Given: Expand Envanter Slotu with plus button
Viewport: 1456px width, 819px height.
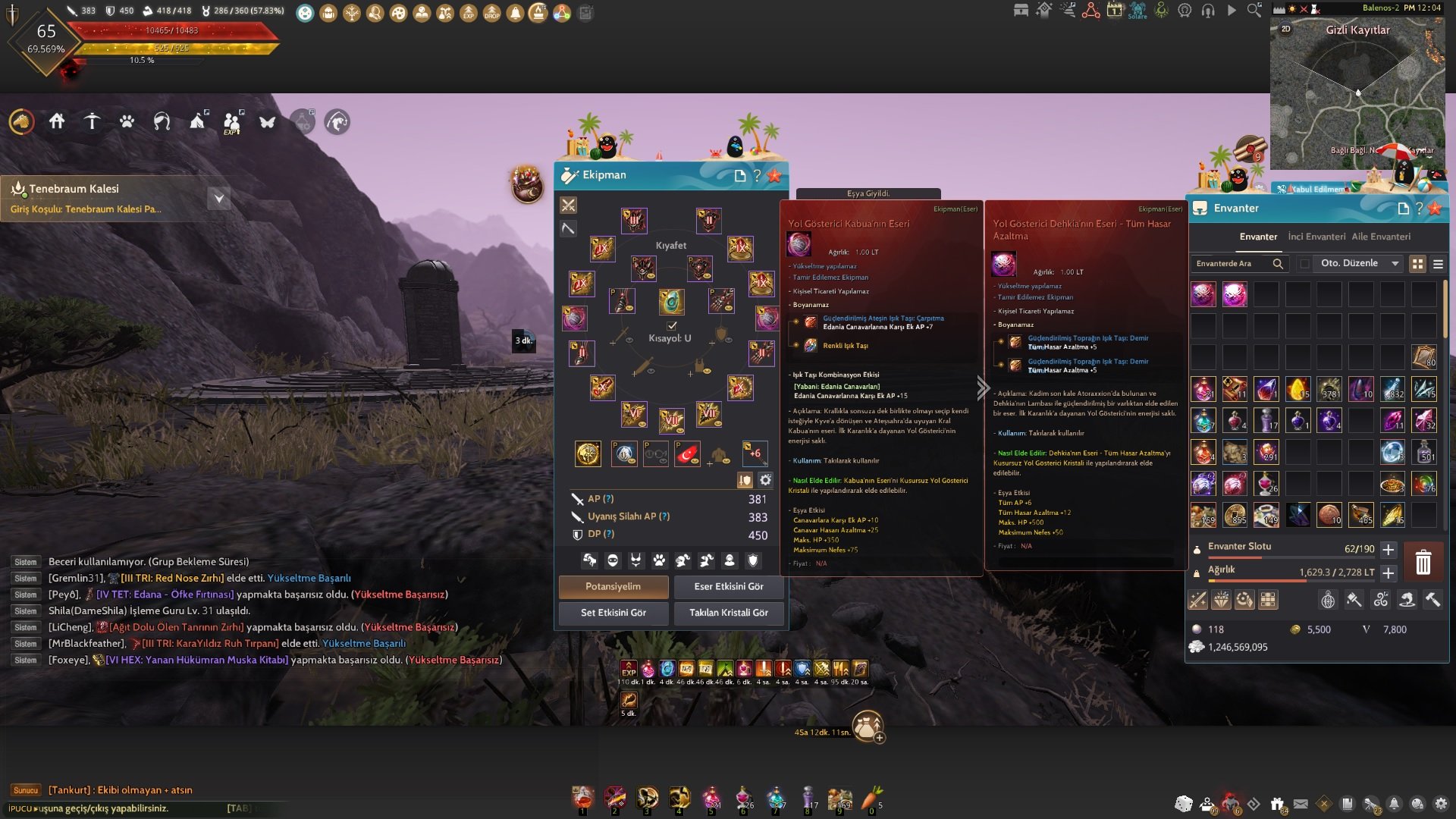Looking at the screenshot, I should (x=1389, y=550).
